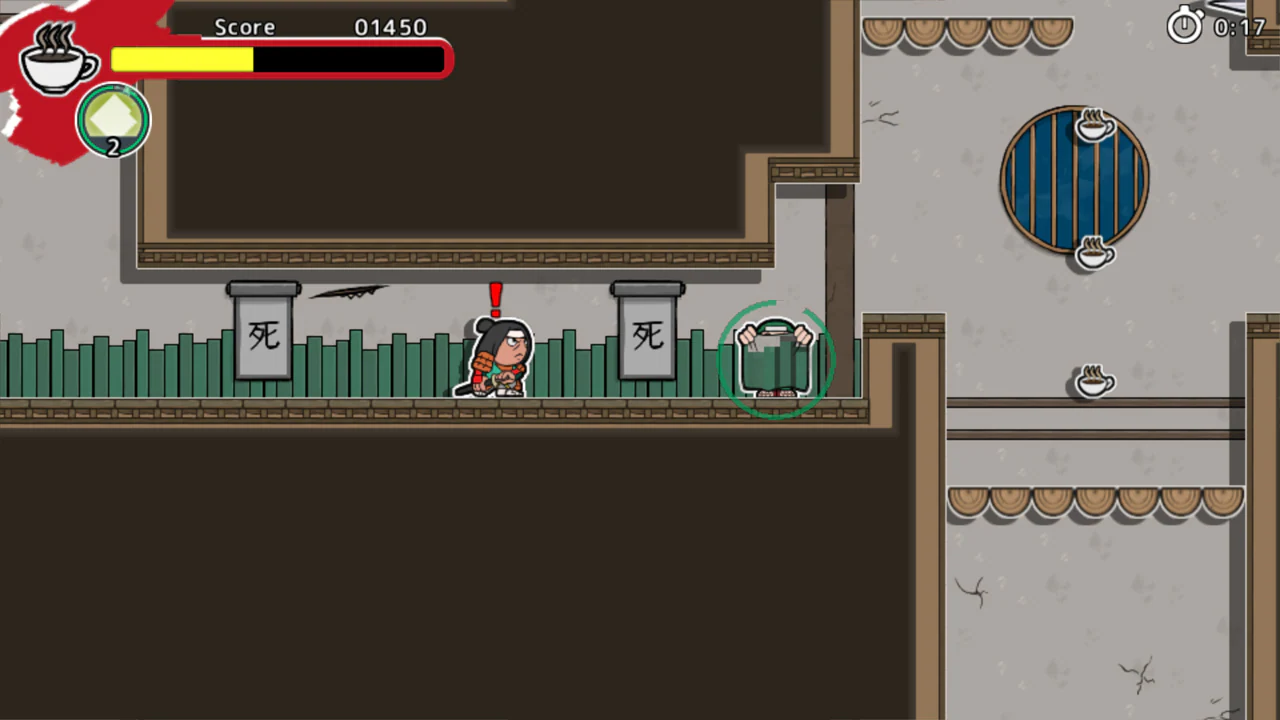1280x720 pixels.
Task: Click the stopwatch icon near the timer
Action: click(x=1184, y=26)
